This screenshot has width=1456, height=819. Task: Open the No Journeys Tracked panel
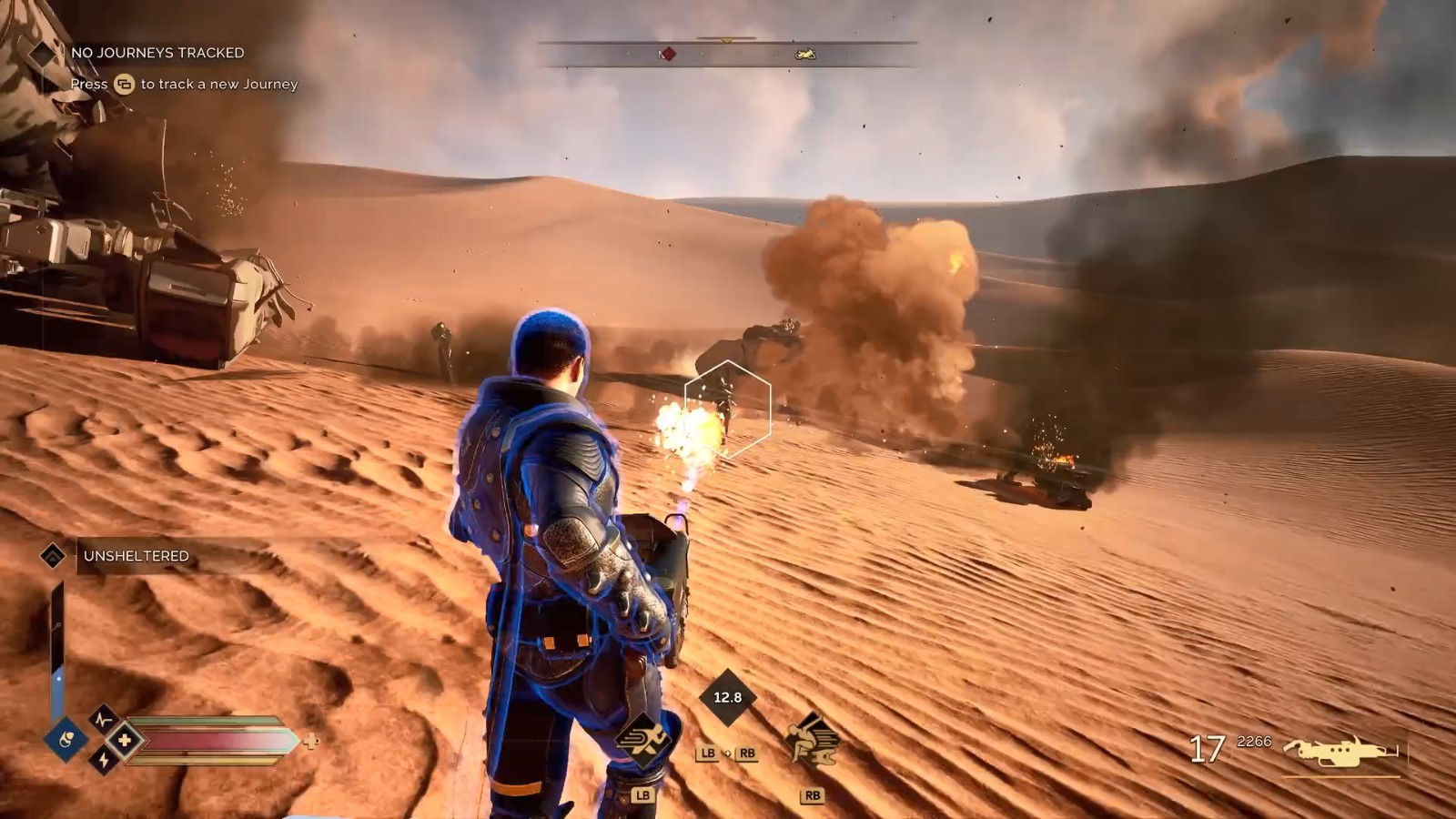(157, 53)
